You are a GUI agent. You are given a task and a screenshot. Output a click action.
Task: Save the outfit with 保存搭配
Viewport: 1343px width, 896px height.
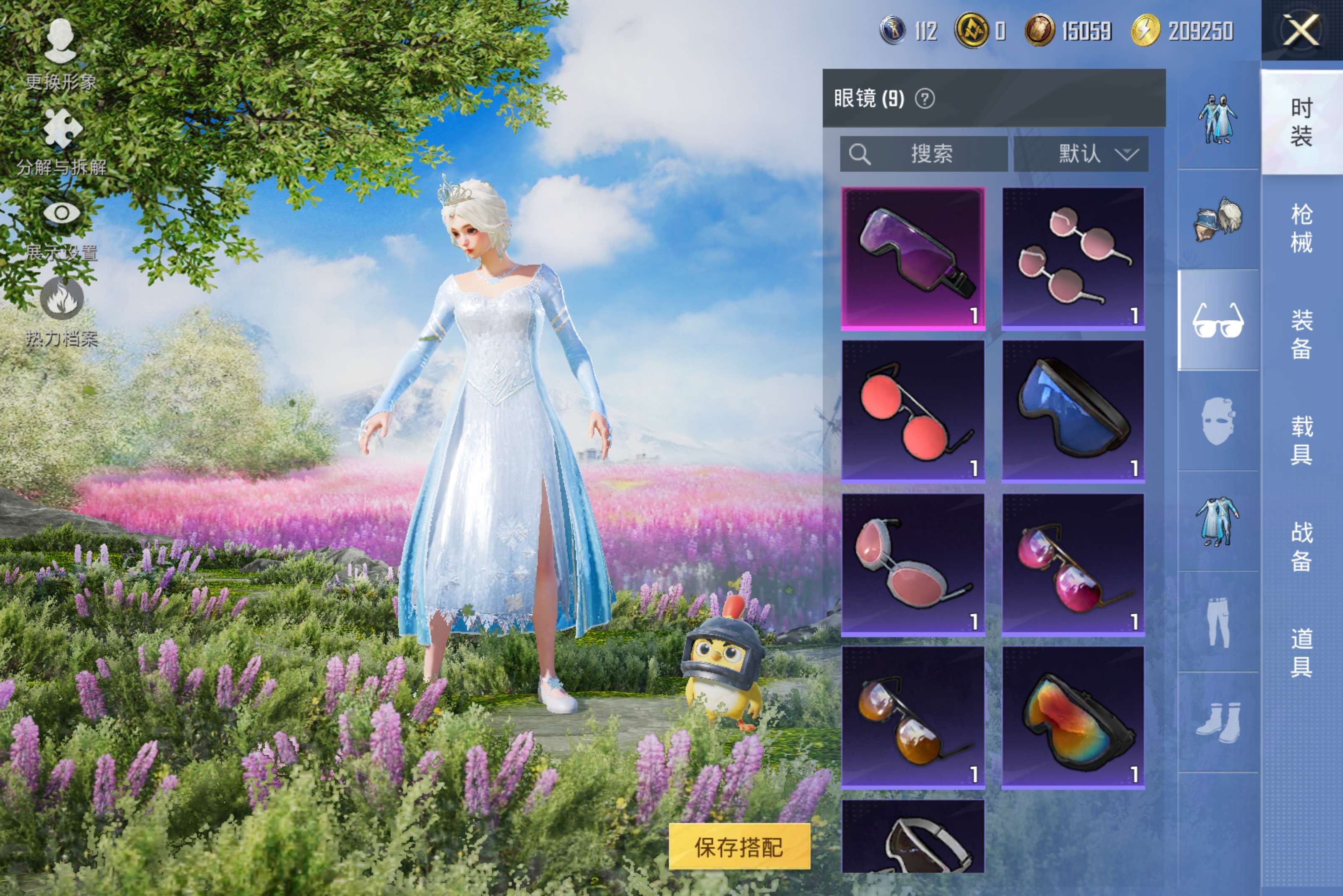pyautogui.click(x=739, y=846)
